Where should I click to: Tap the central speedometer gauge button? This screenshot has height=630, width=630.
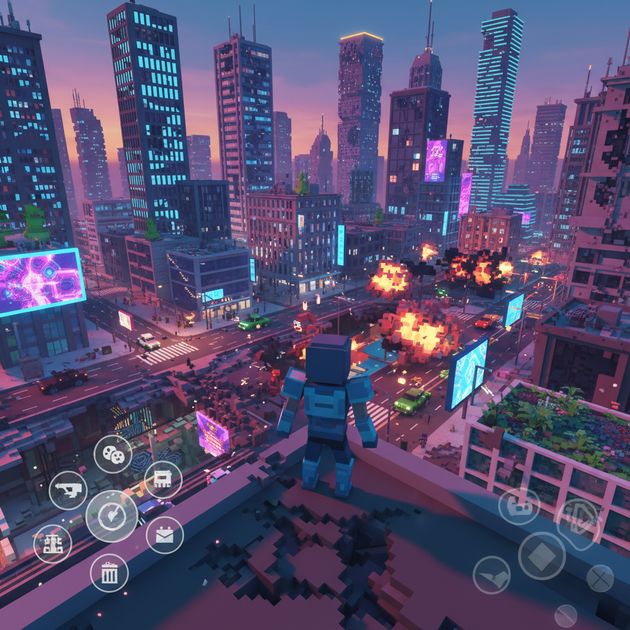pos(111,517)
